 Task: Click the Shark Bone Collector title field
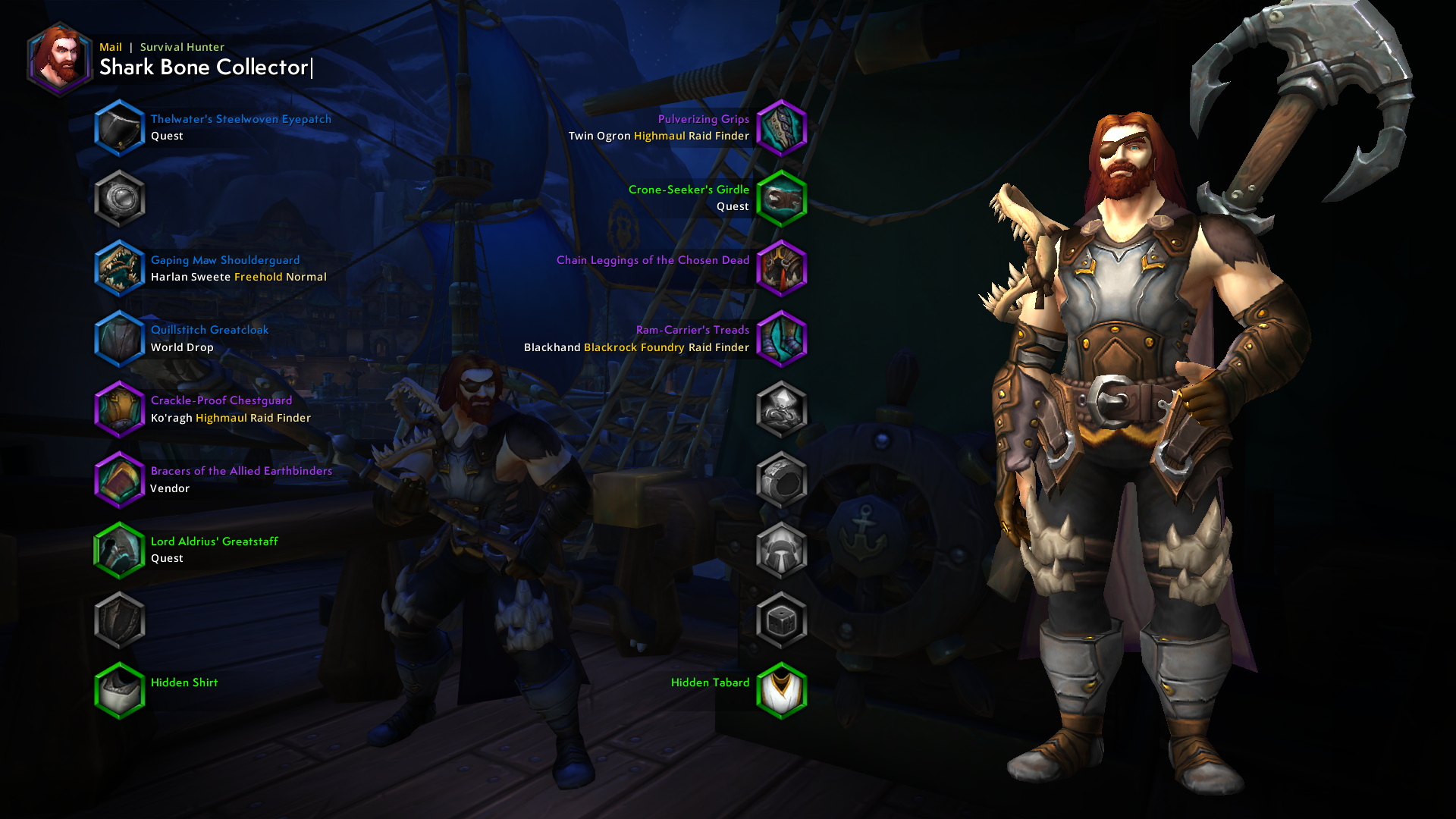coord(204,67)
